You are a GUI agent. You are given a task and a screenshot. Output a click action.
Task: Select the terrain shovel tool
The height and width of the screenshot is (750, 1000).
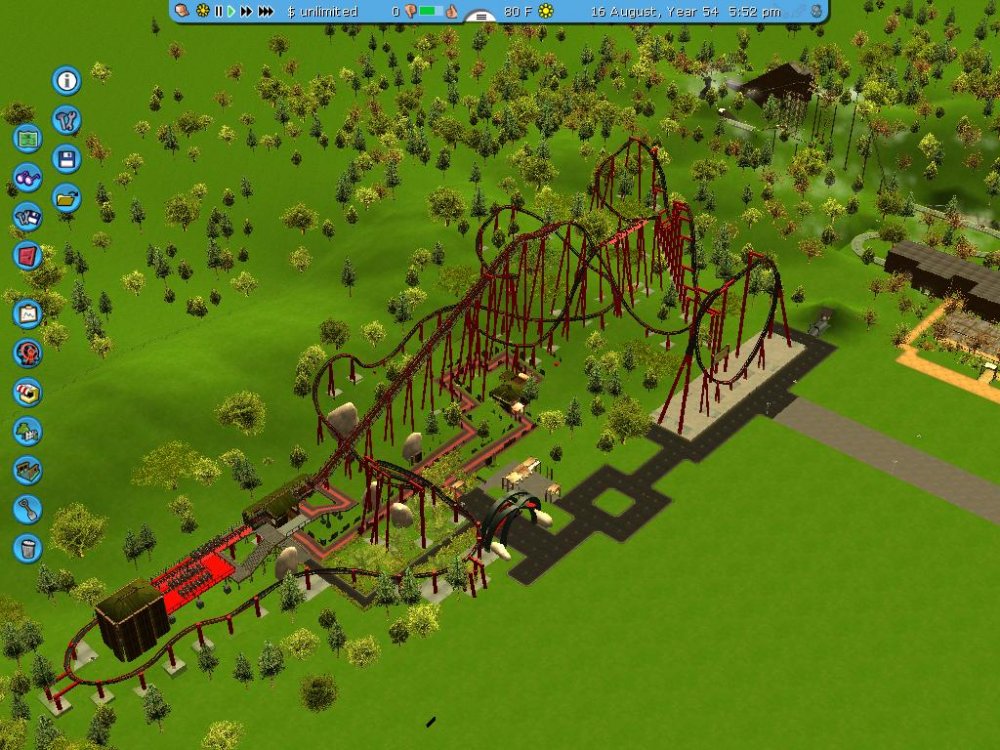click(x=27, y=509)
